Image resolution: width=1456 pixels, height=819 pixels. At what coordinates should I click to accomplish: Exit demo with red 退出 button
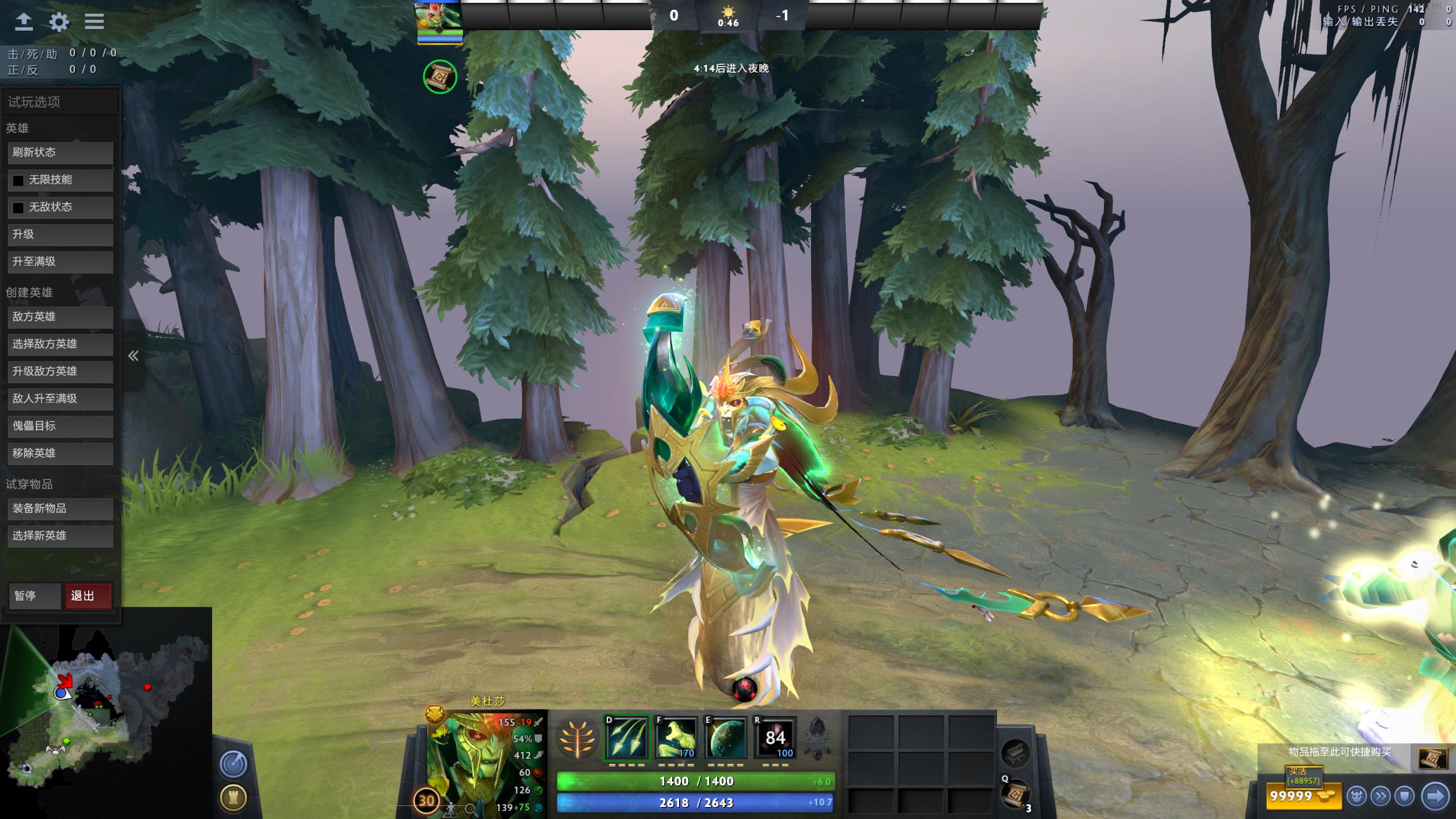[88, 596]
